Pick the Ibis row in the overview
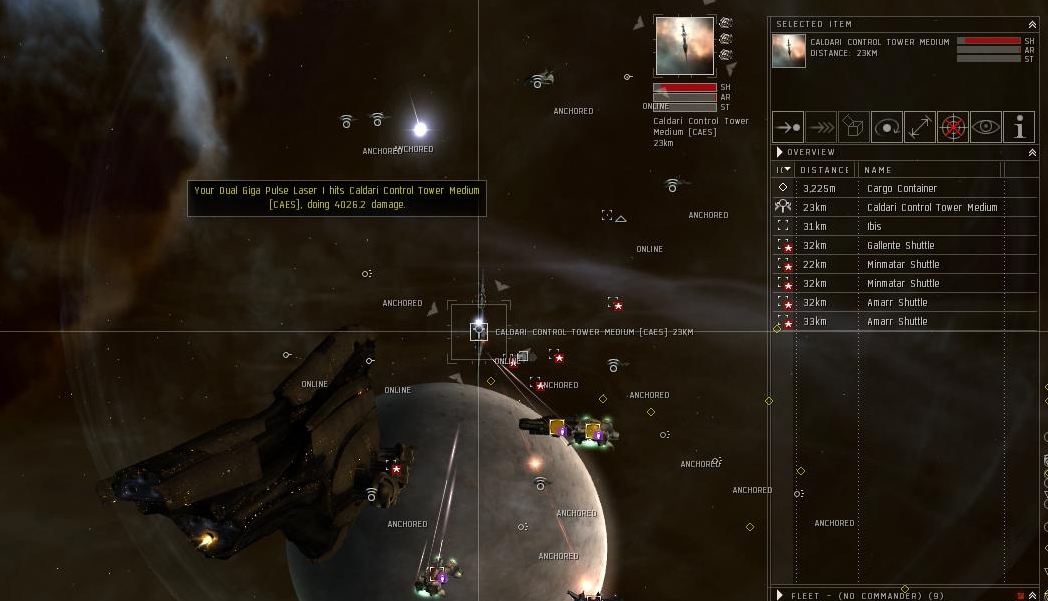The height and width of the screenshot is (601, 1048). (x=874, y=226)
